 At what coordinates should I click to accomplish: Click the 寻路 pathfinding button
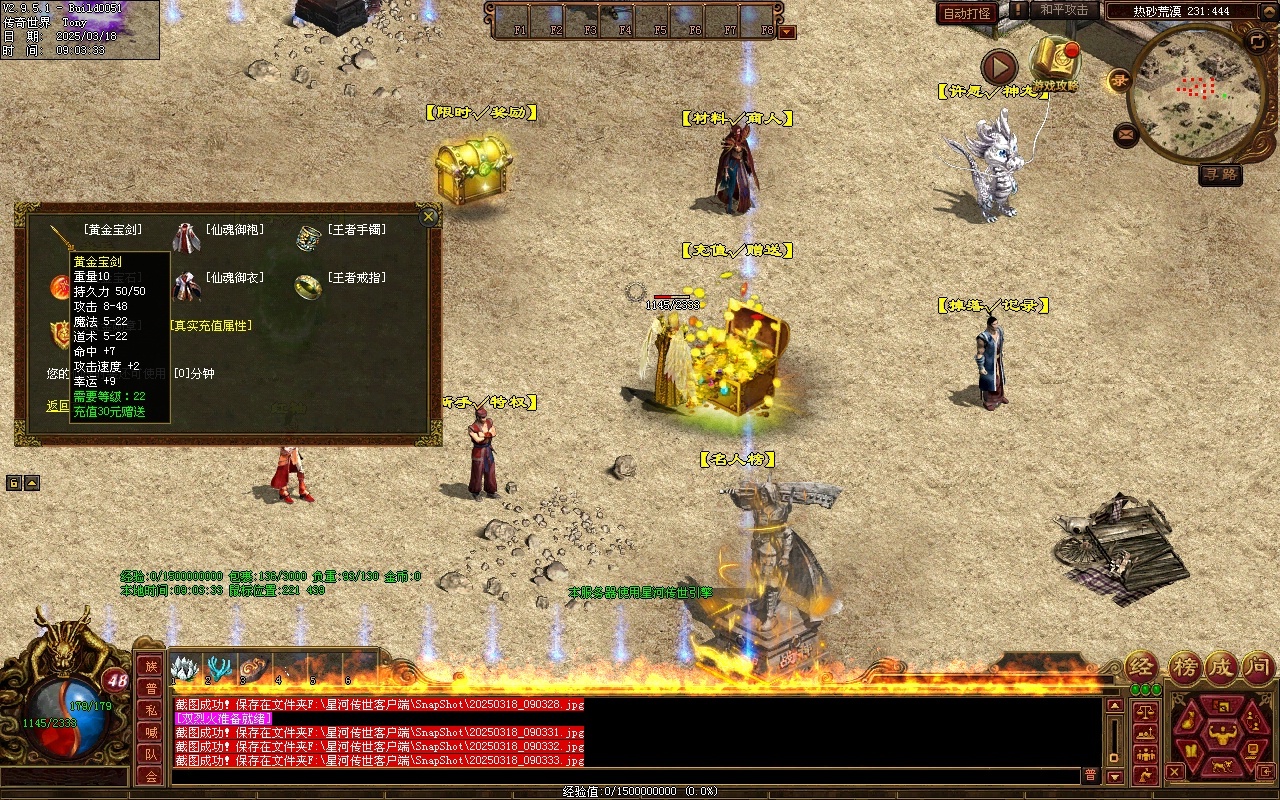pyautogui.click(x=1220, y=174)
